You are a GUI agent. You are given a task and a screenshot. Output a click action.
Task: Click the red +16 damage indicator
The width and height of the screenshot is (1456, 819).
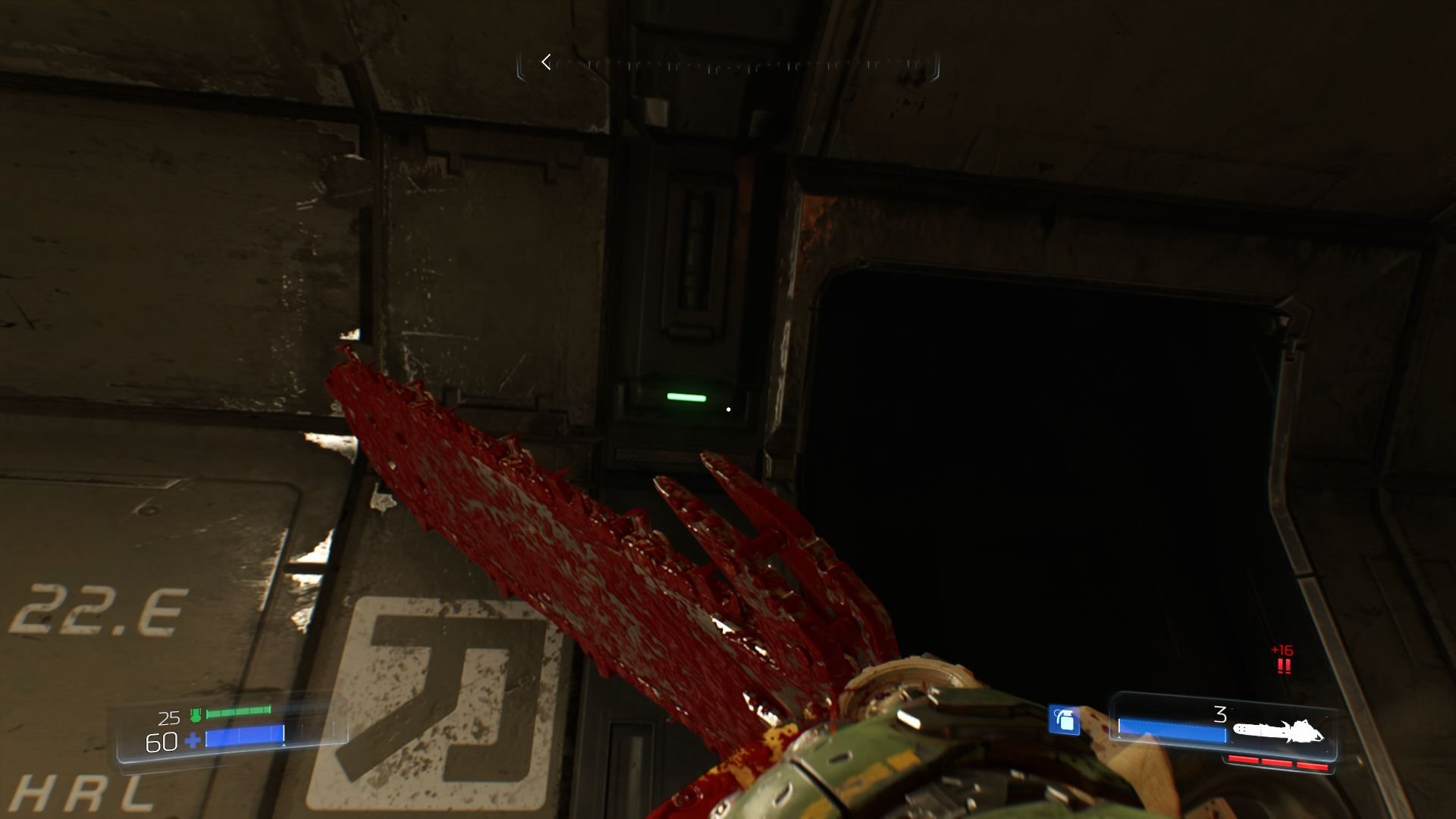(x=1281, y=651)
